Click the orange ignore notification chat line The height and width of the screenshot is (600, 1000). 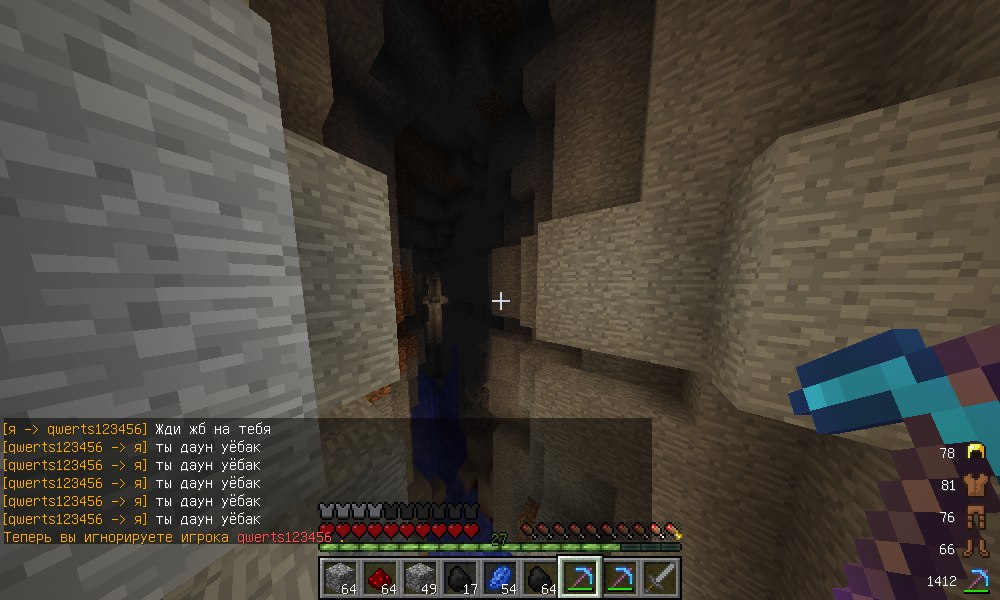click(167, 538)
